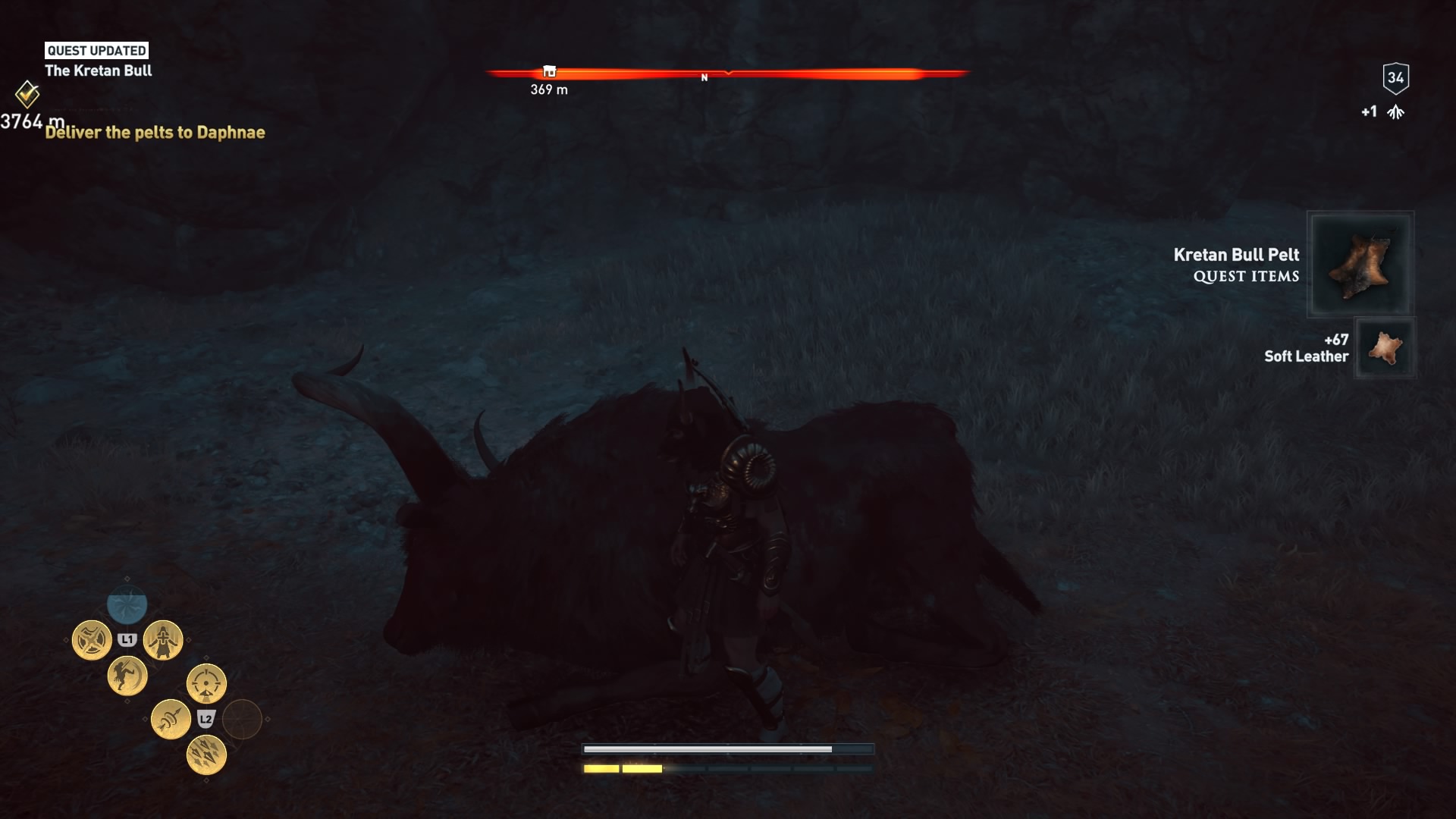Click the +1 ability point laurel icon
The height and width of the screenshot is (819, 1456).
pyautogui.click(x=1395, y=110)
